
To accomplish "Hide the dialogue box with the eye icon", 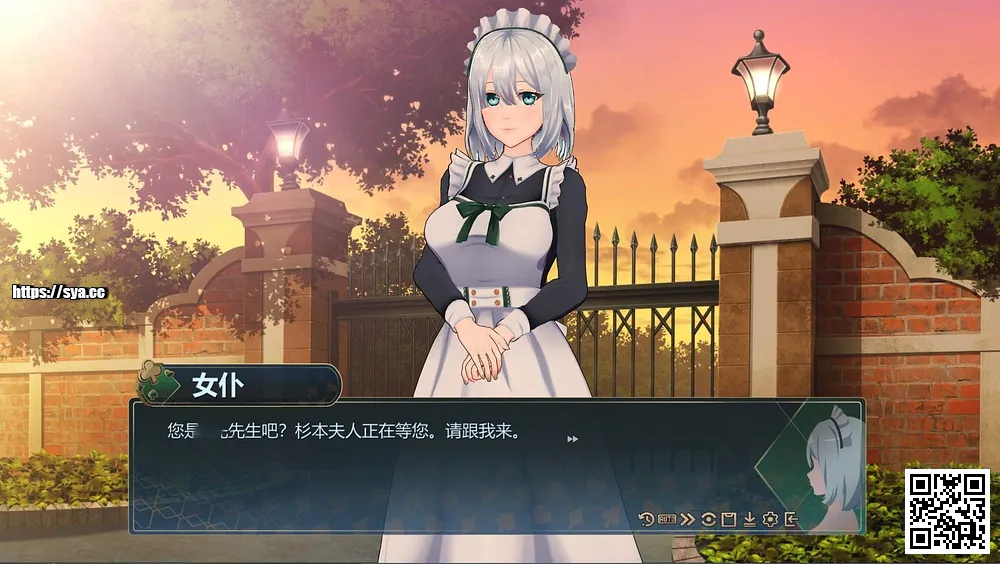I will pyautogui.click(x=708, y=519).
